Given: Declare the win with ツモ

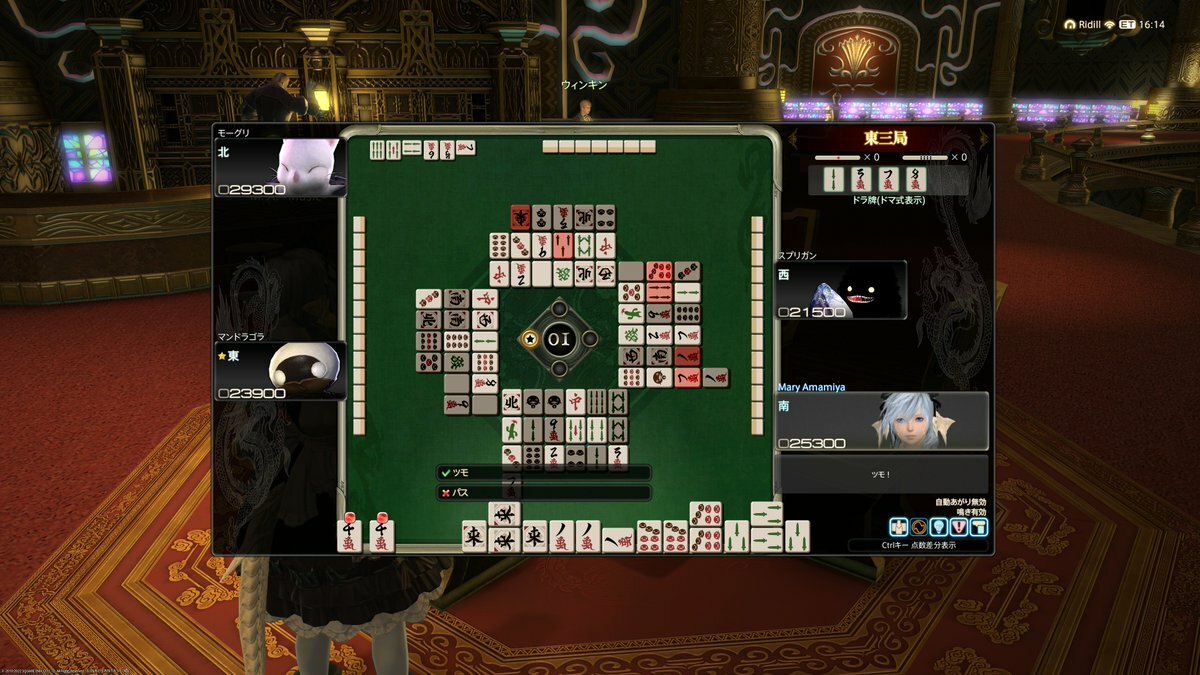Looking at the screenshot, I should pos(543,472).
